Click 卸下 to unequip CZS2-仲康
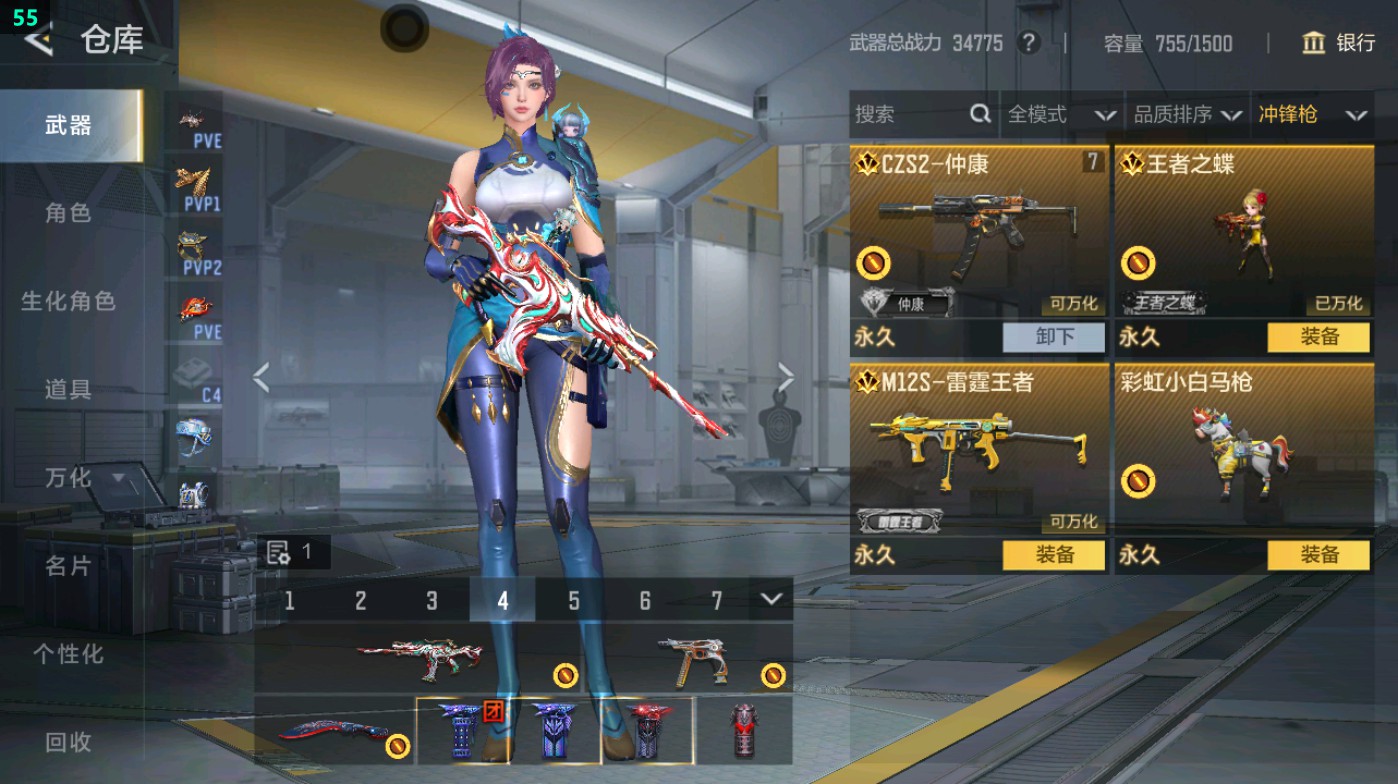 click(1055, 338)
